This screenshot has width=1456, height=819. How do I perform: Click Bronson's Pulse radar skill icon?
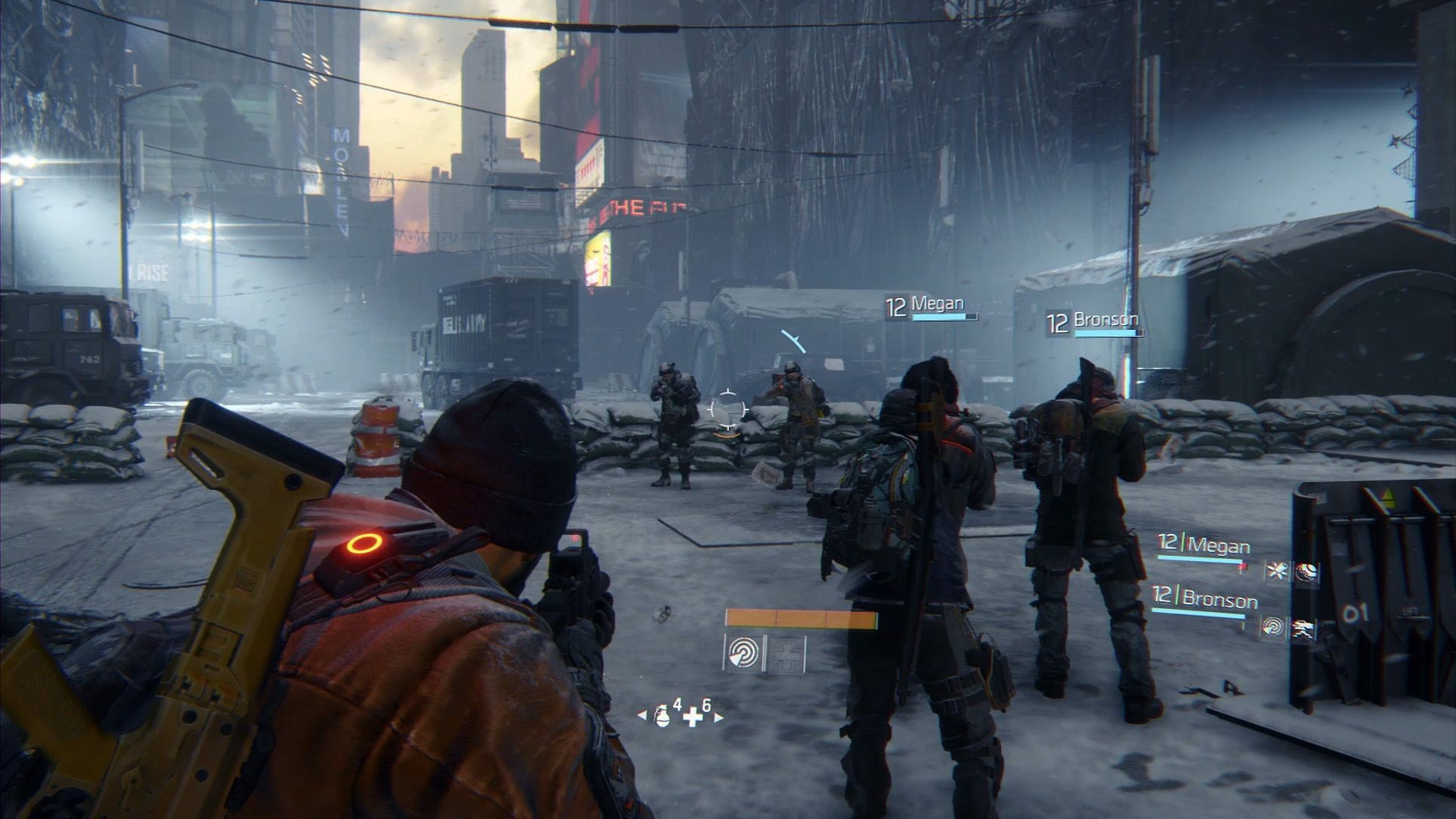1272,626
